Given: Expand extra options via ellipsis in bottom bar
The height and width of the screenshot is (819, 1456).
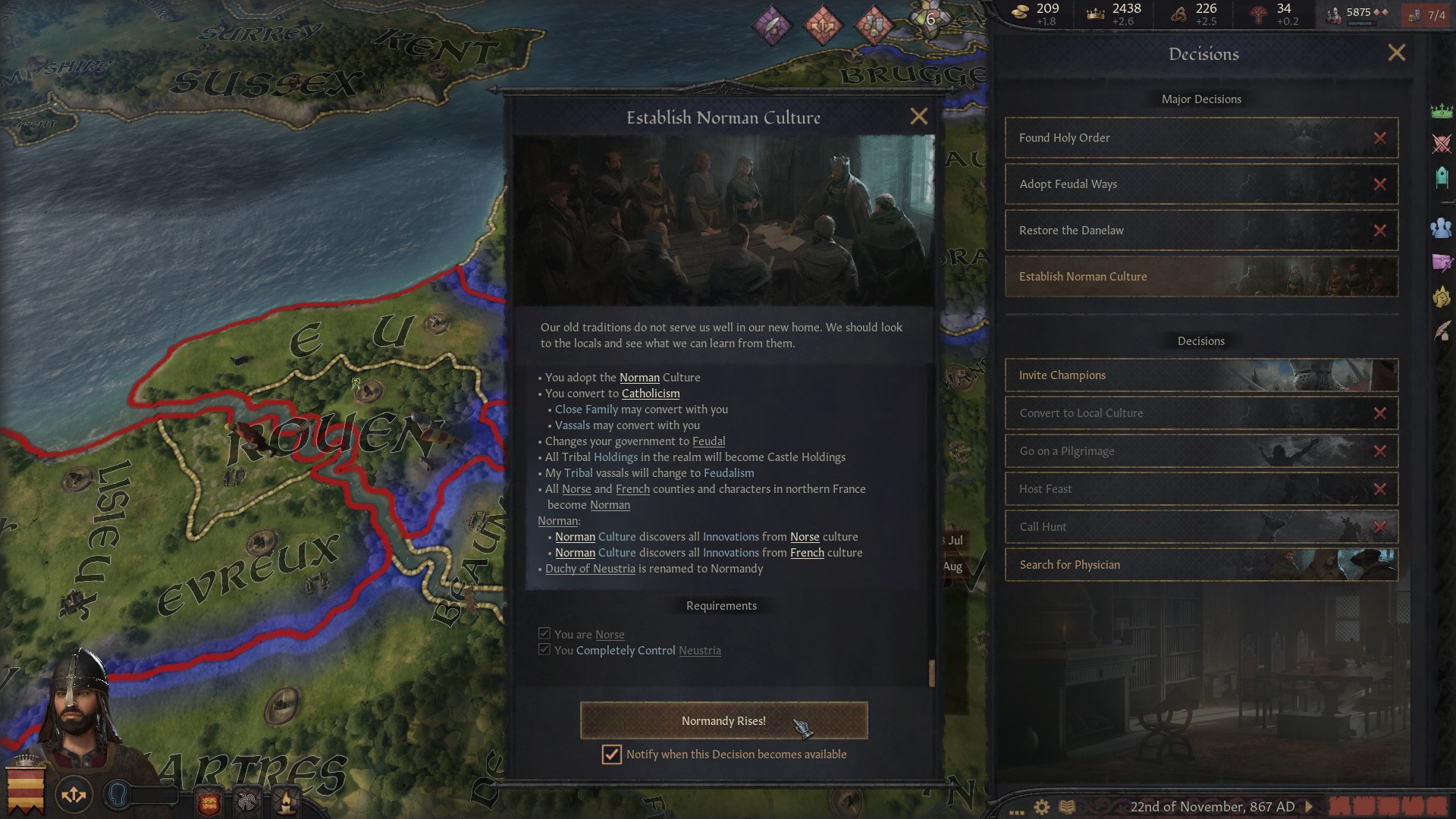Looking at the screenshot, I should click(1017, 811).
